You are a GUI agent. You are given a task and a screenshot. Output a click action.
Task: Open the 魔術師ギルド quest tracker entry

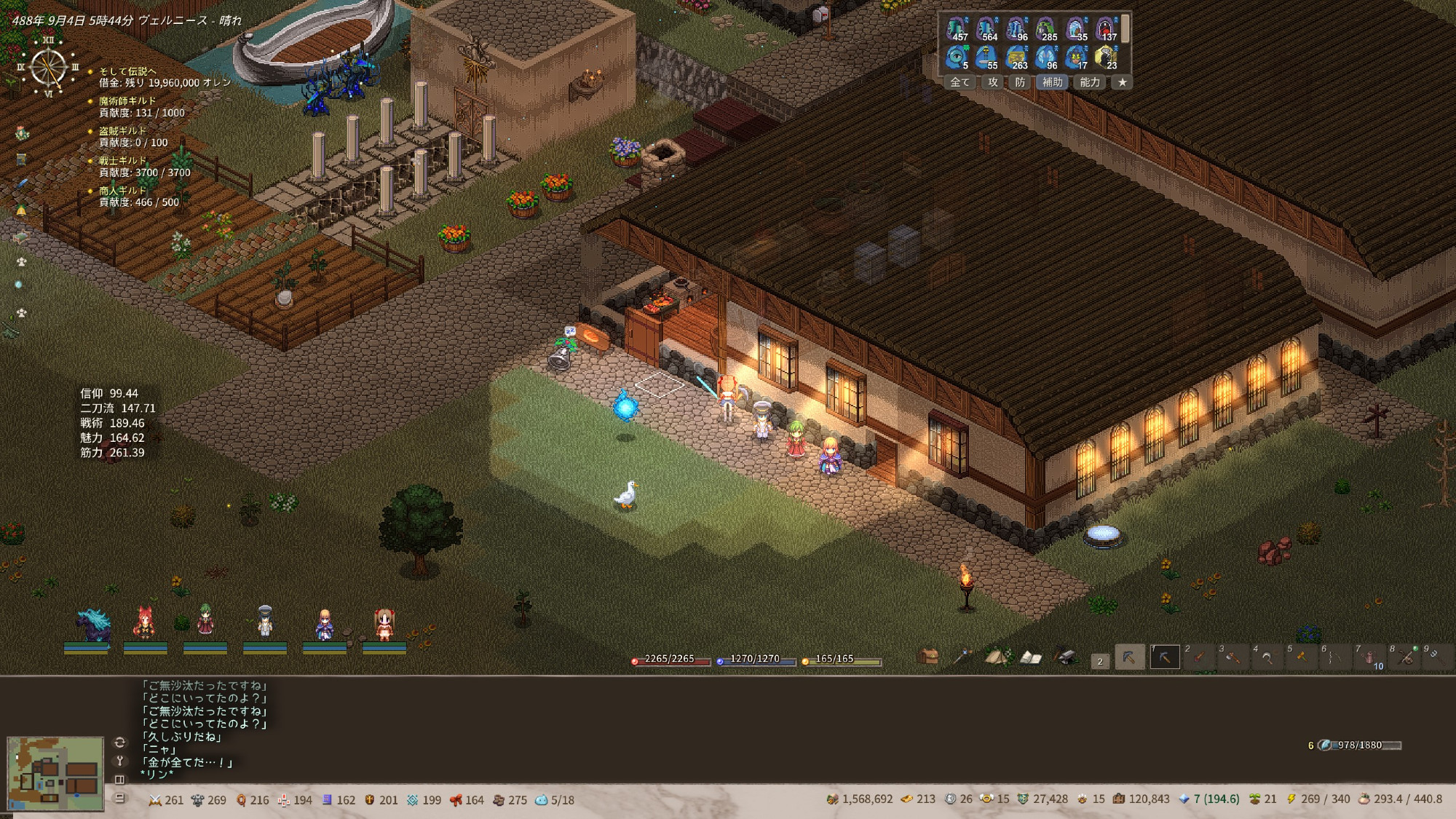coord(127,100)
